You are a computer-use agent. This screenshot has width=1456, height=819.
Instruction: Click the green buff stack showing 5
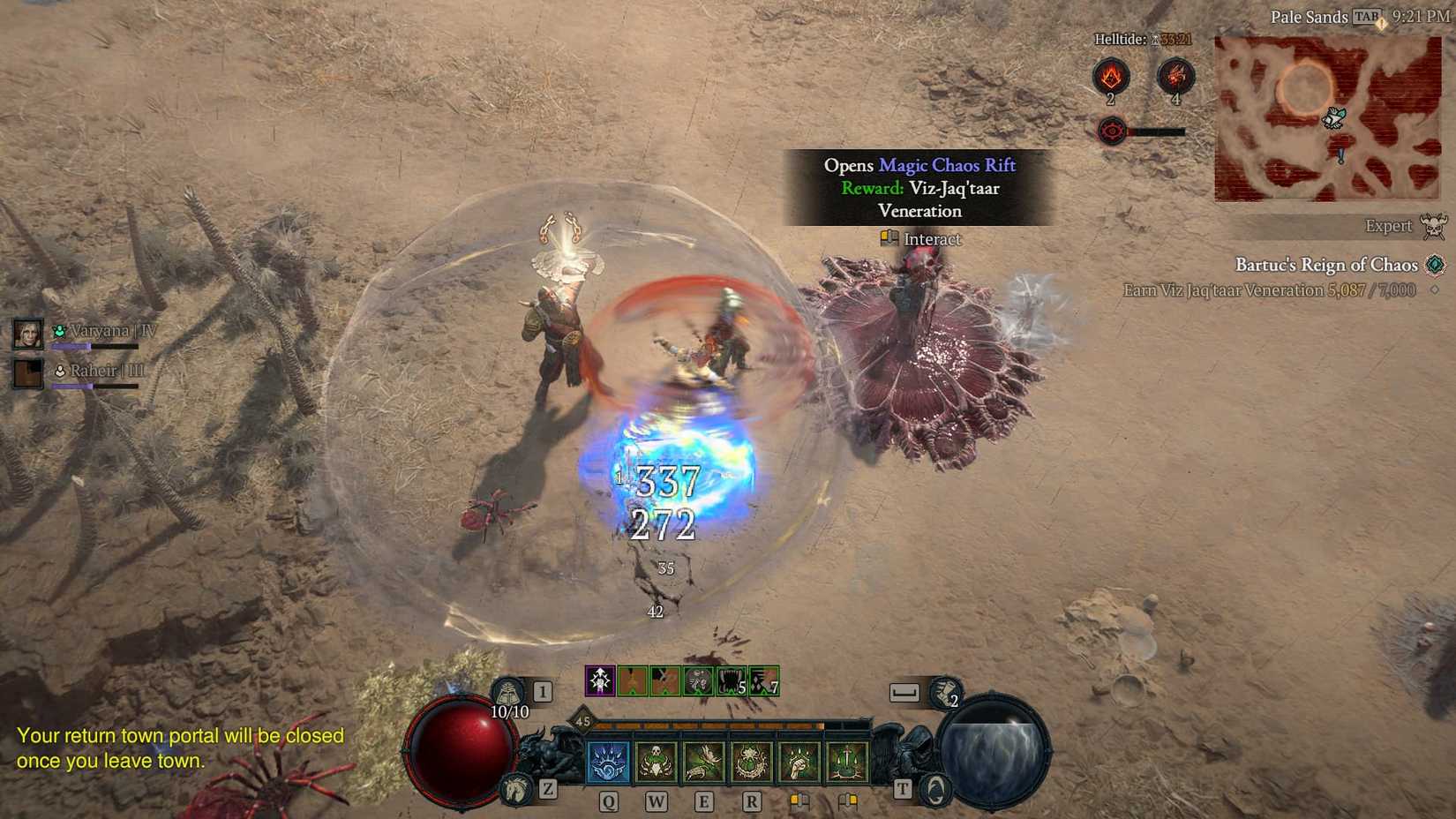[729, 680]
